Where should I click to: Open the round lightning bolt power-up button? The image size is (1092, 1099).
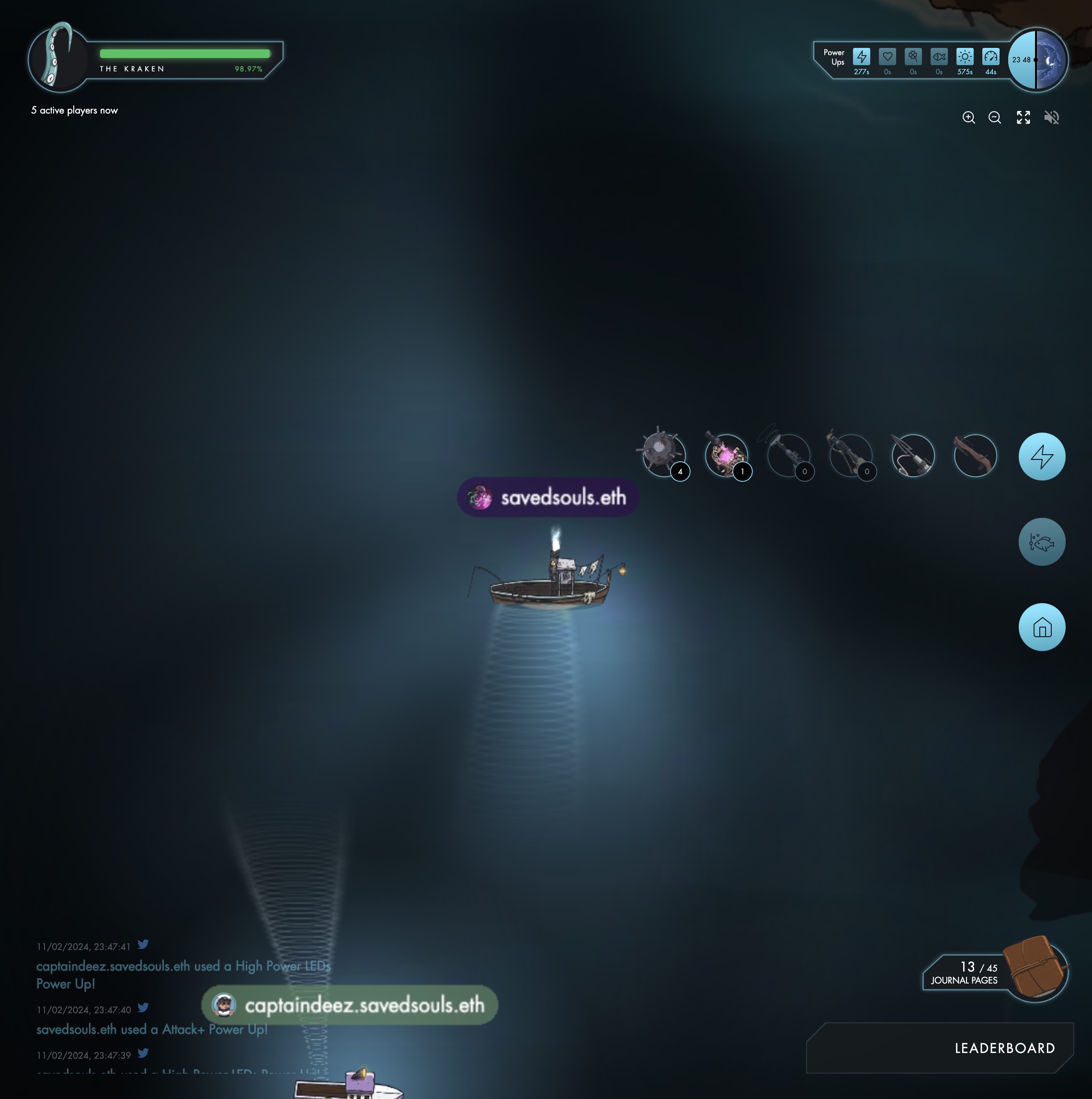[1041, 457]
